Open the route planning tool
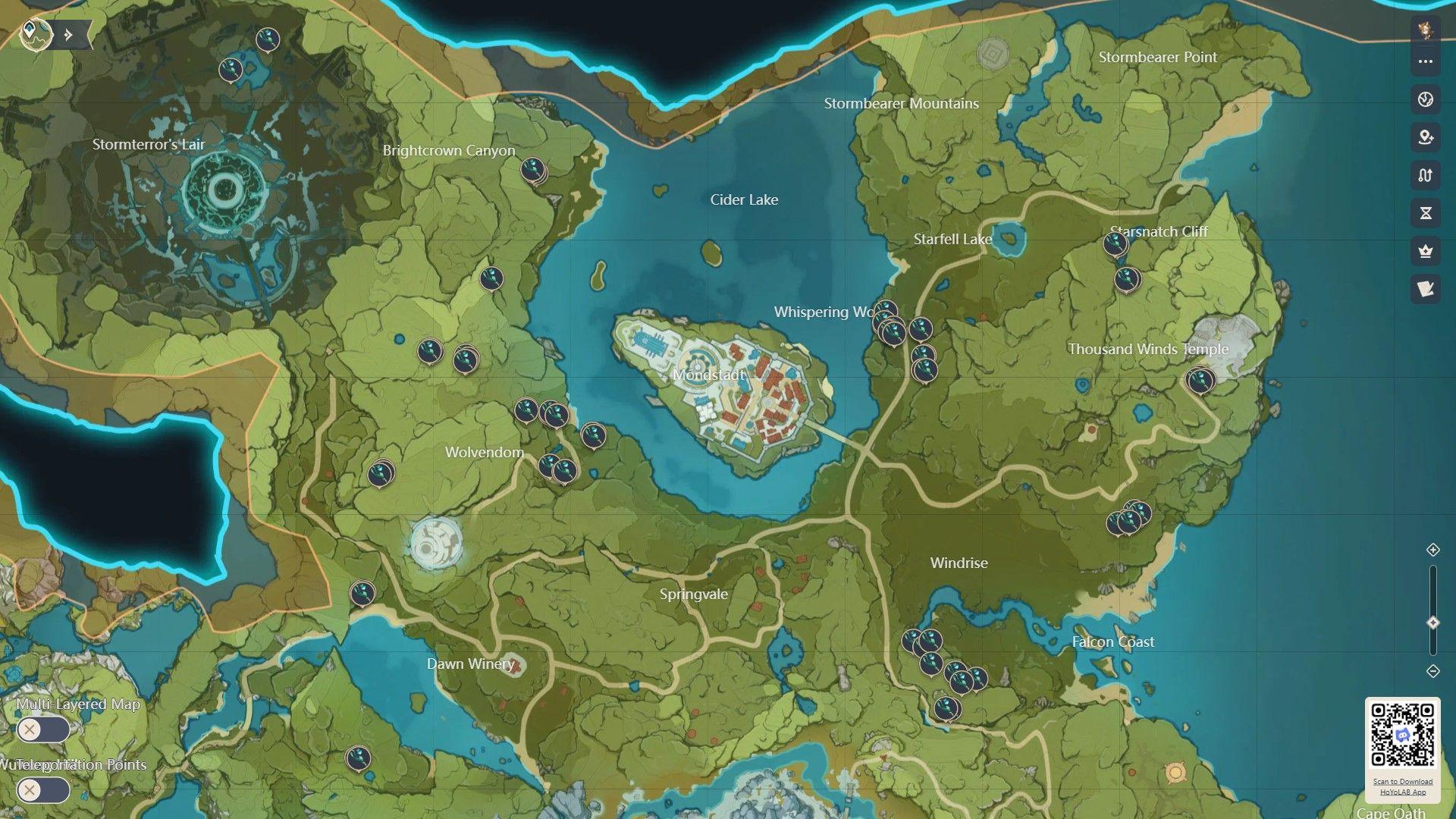1456x819 pixels. pyautogui.click(x=1425, y=175)
